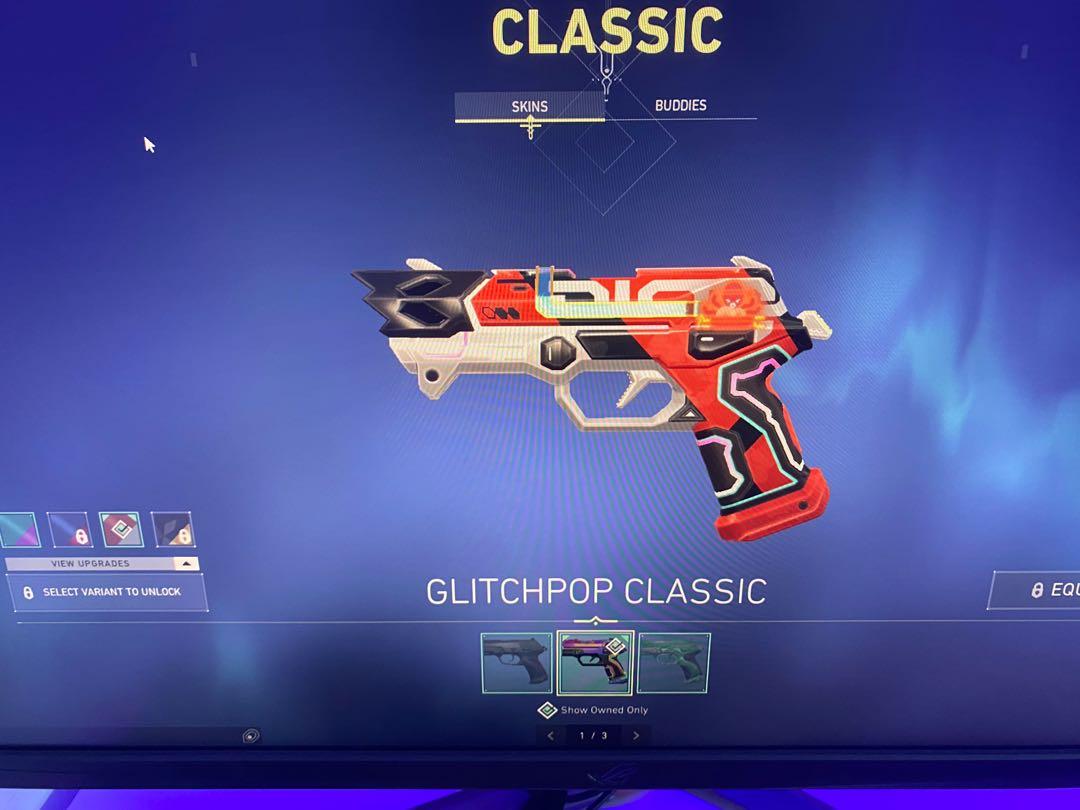Screen dimensions: 1080x810
Task: Select the green Classic skin thumbnail
Action: pyautogui.click(x=673, y=662)
